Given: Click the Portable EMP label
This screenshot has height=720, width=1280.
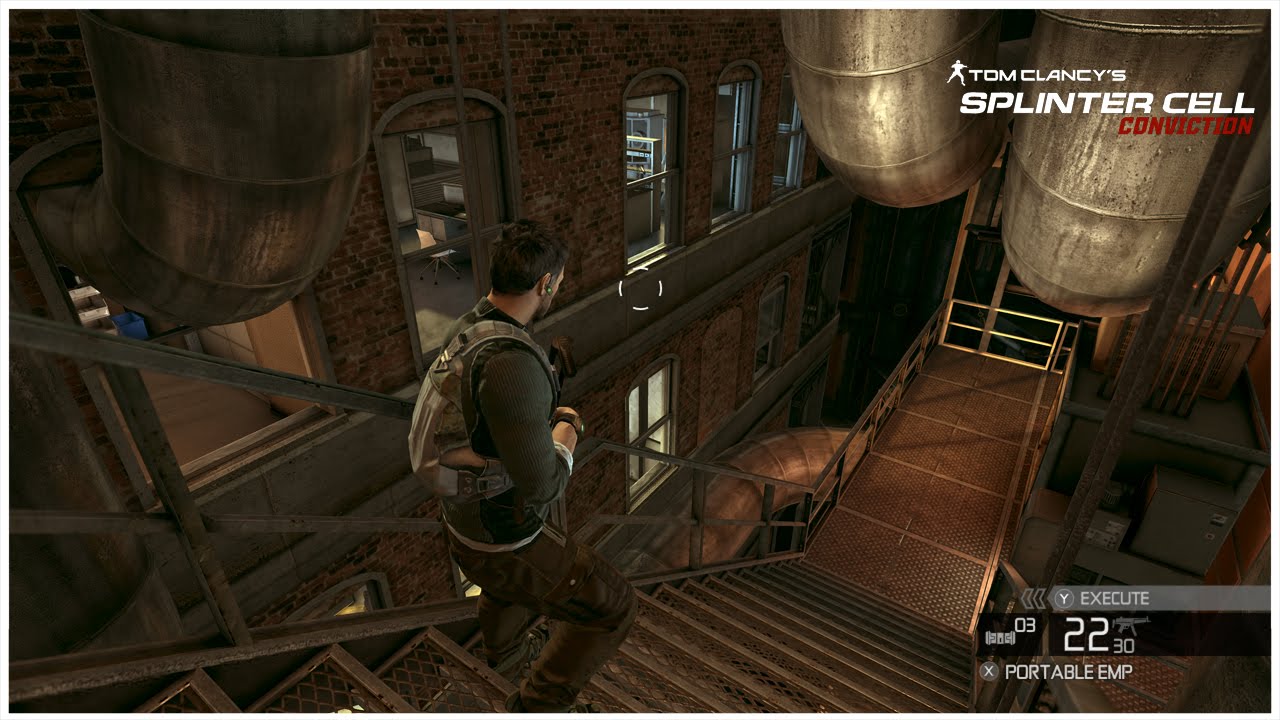Looking at the screenshot, I should point(1068,672).
